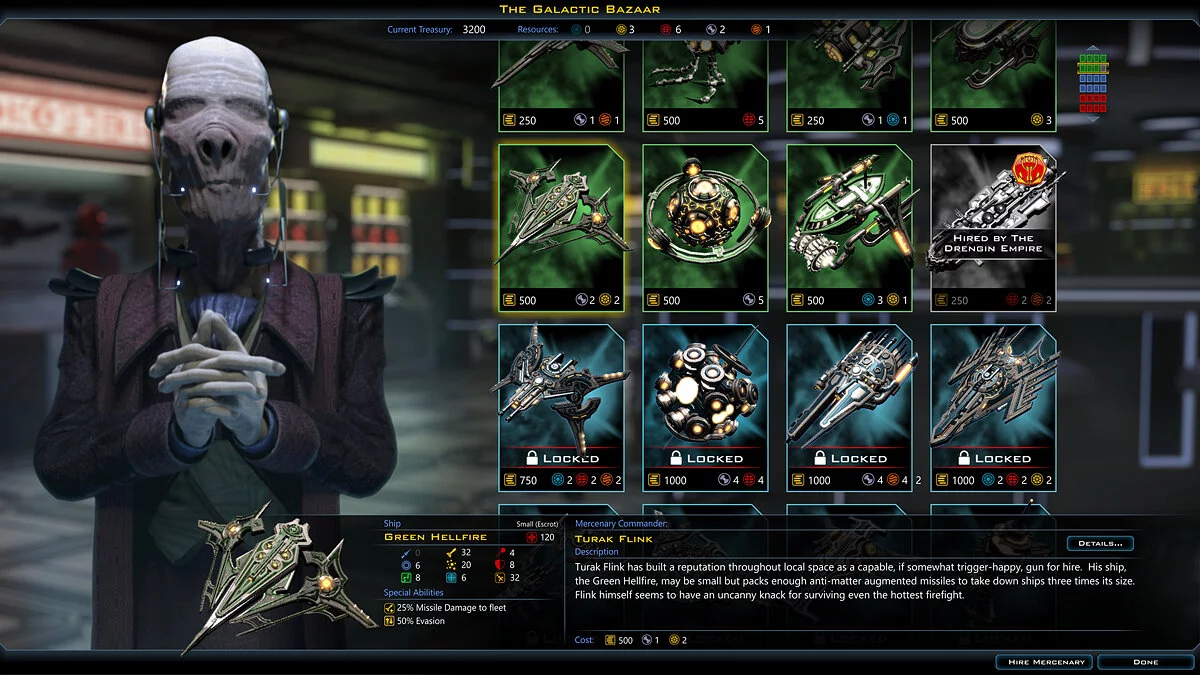This screenshot has height=675, width=1200.
Task: Jump to the blue rows in the navigator
Action: click(1092, 81)
